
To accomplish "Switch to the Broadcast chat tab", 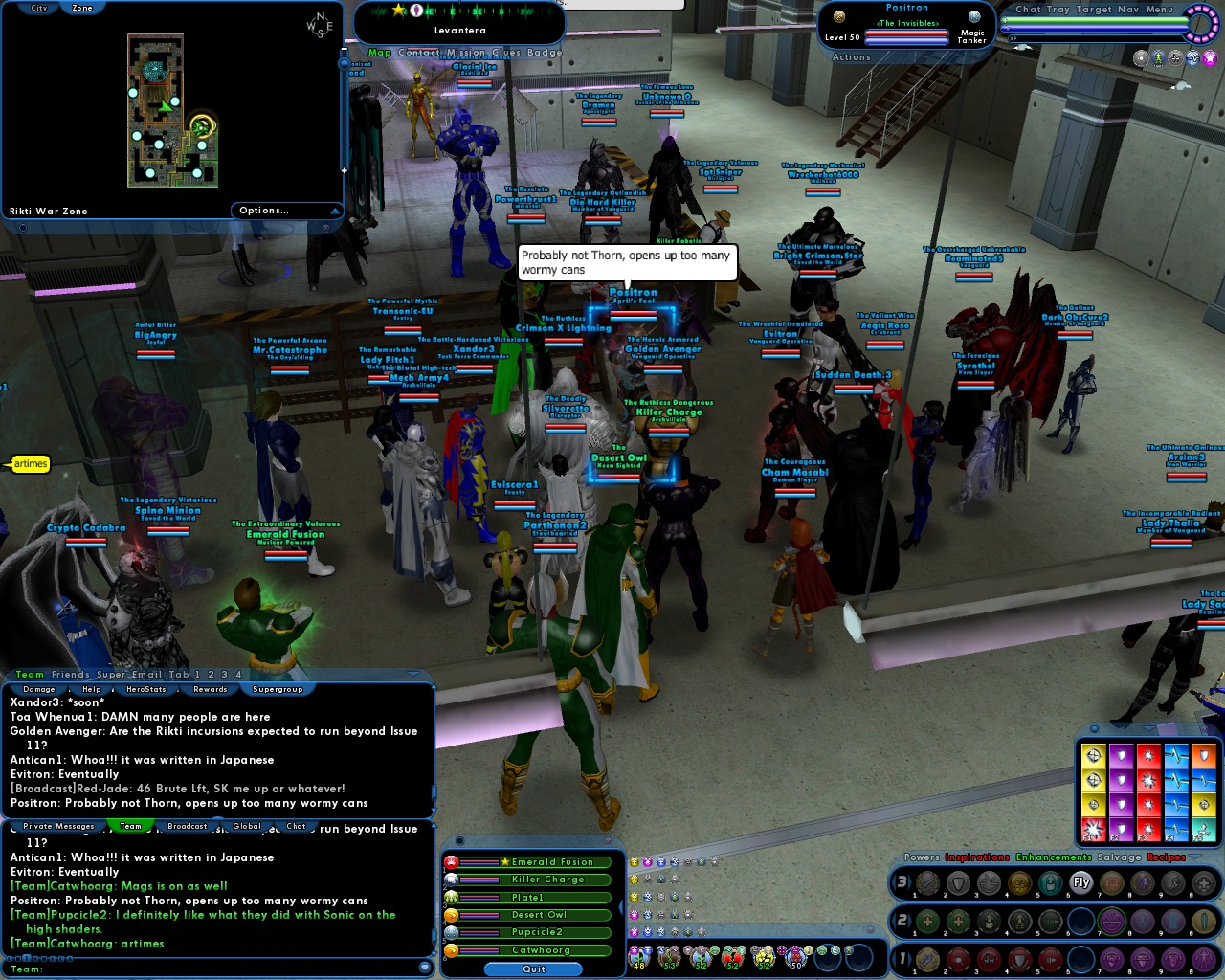I will click(x=187, y=826).
